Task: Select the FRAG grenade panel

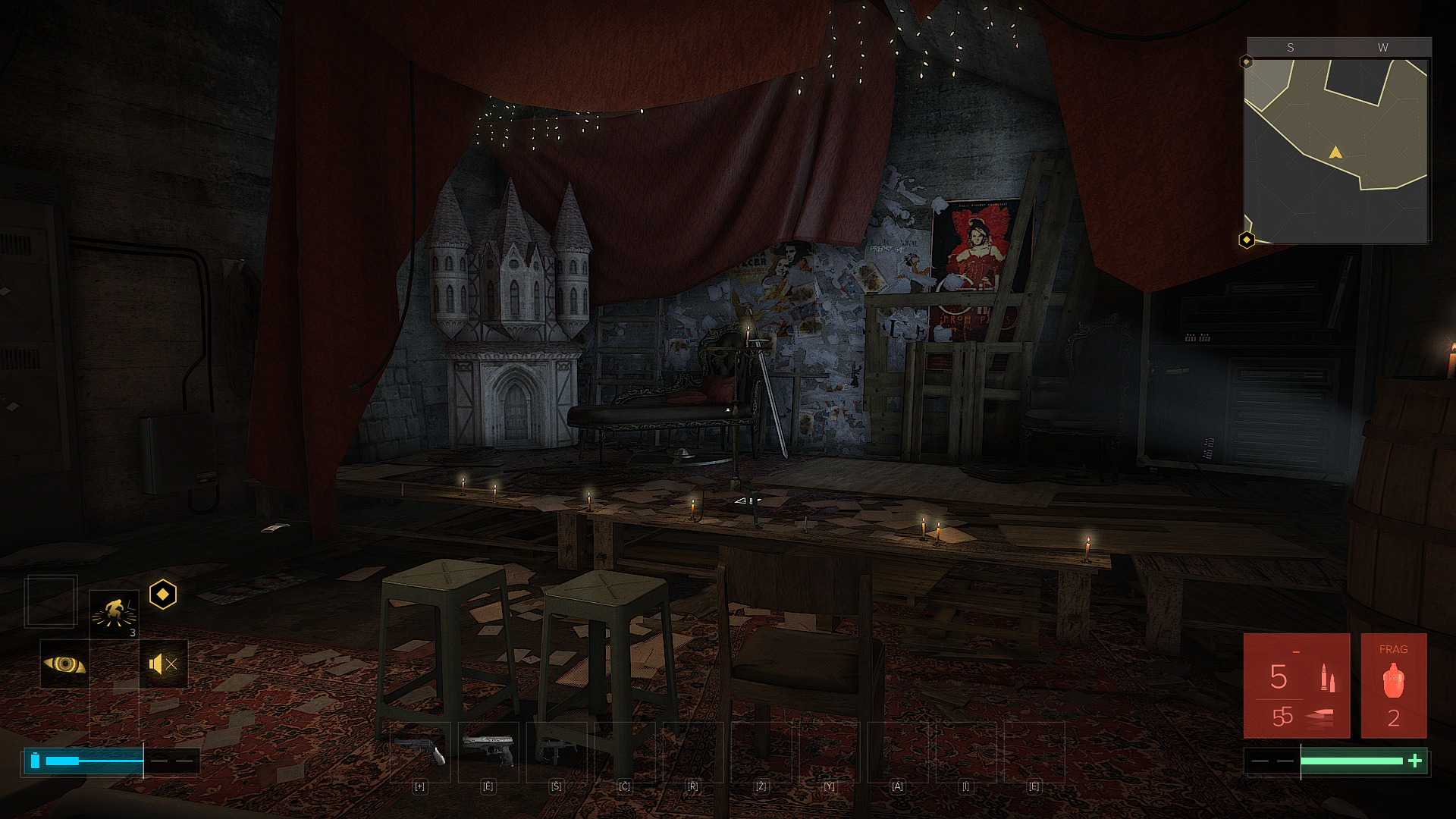Action: pyautogui.click(x=1393, y=686)
